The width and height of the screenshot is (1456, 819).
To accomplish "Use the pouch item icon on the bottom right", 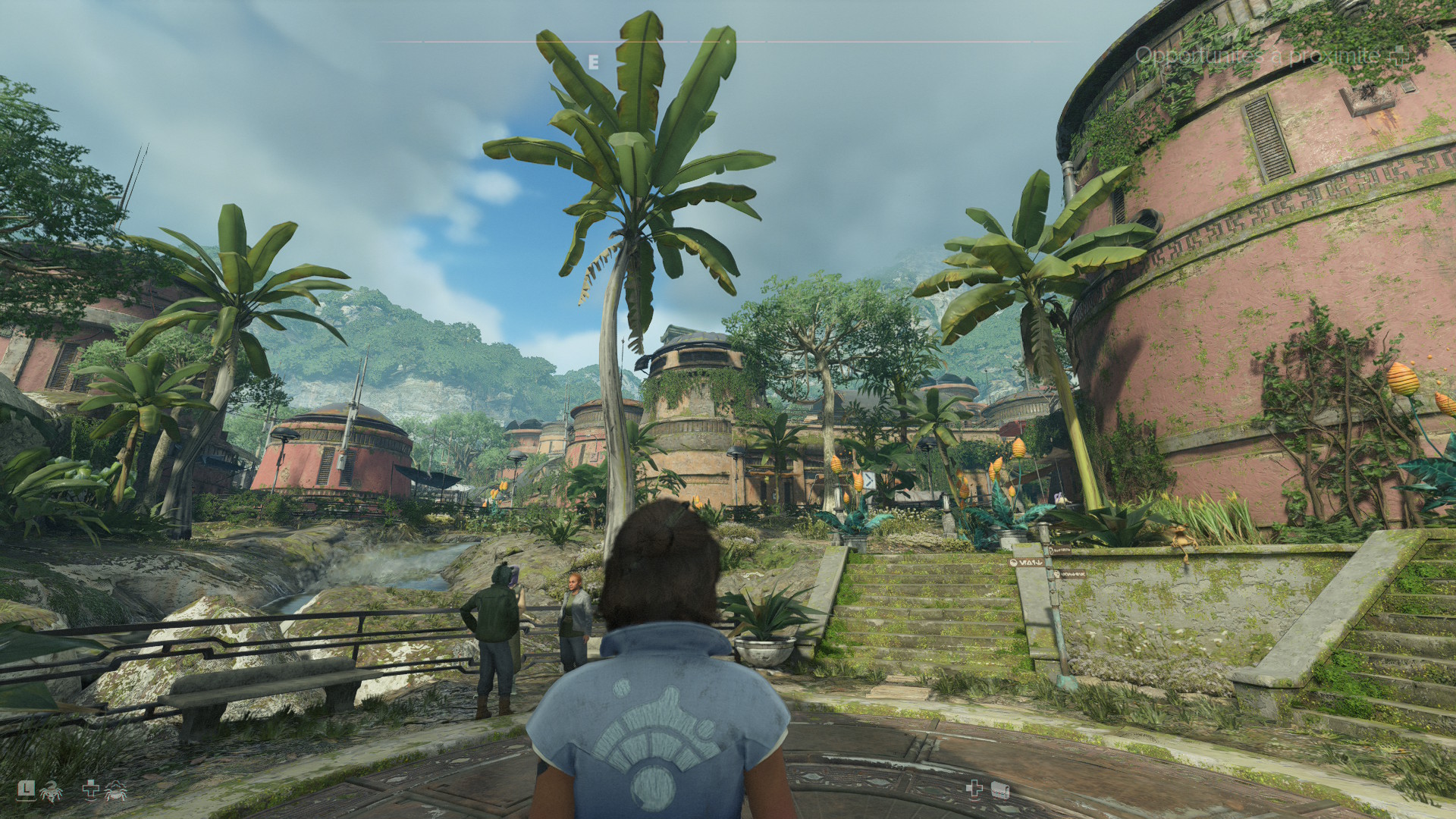I will (x=999, y=790).
